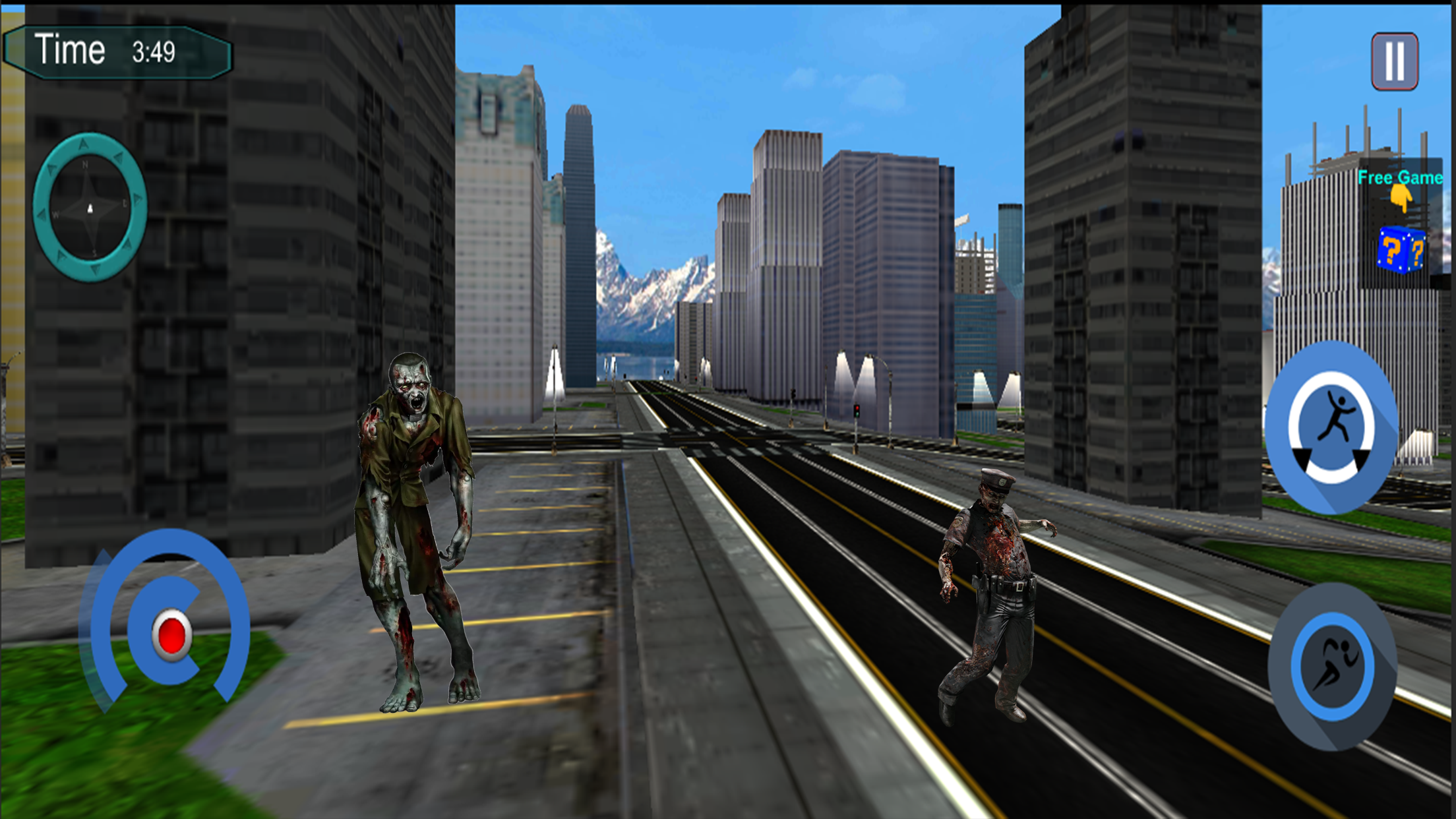Toggle pause with the pause control
This screenshot has height=819, width=1456.
coord(1393,59)
